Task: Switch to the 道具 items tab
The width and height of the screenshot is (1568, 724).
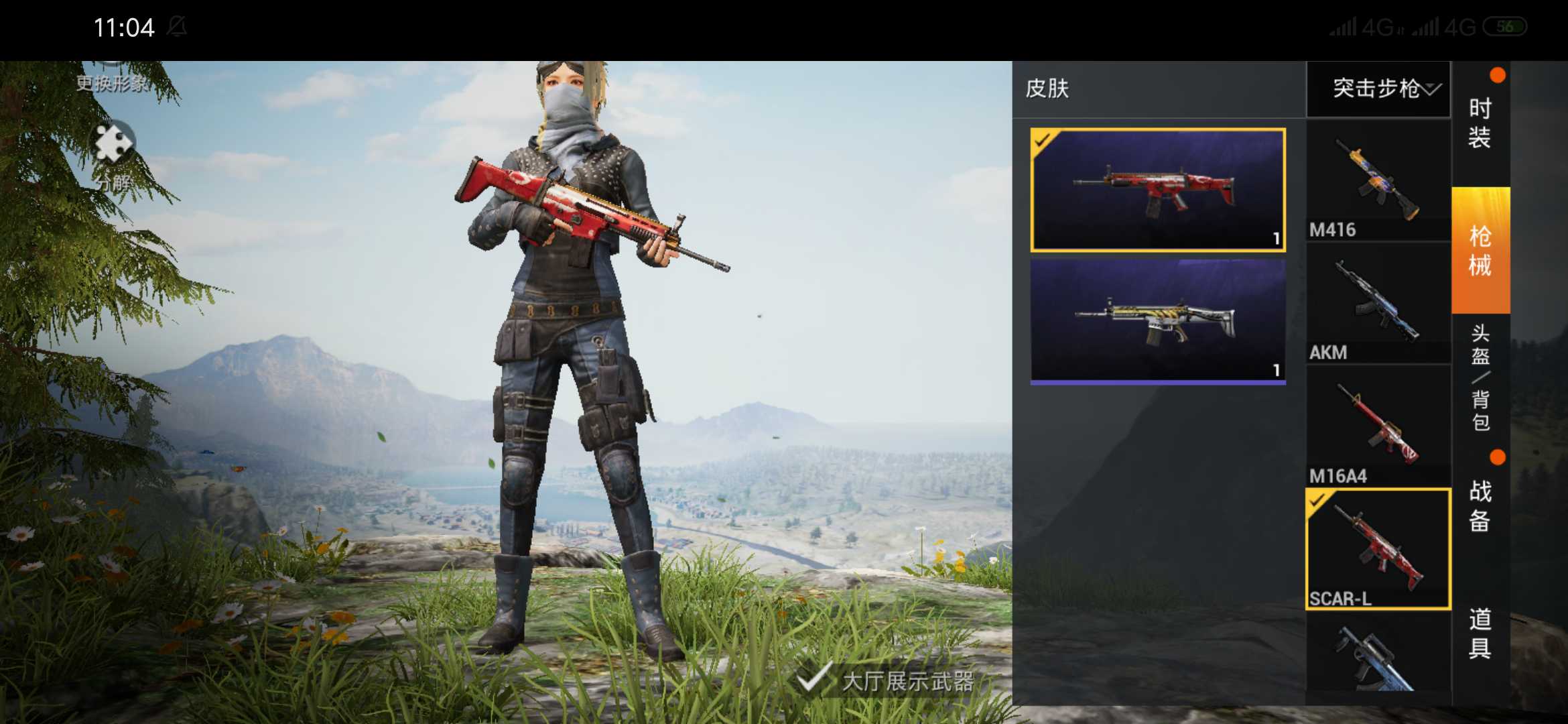Action: click(x=1480, y=633)
